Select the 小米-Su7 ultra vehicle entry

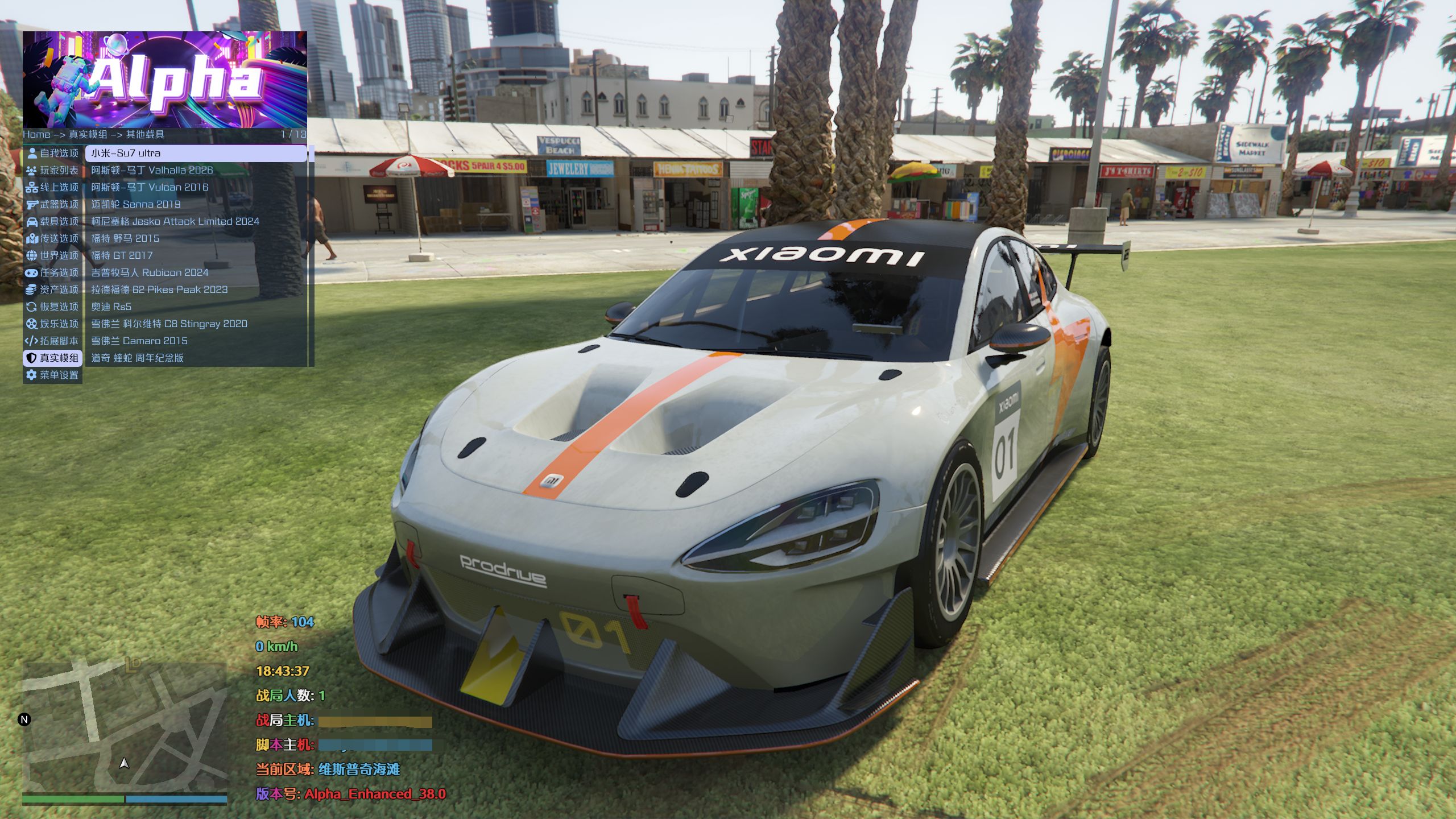tap(196, 153)
